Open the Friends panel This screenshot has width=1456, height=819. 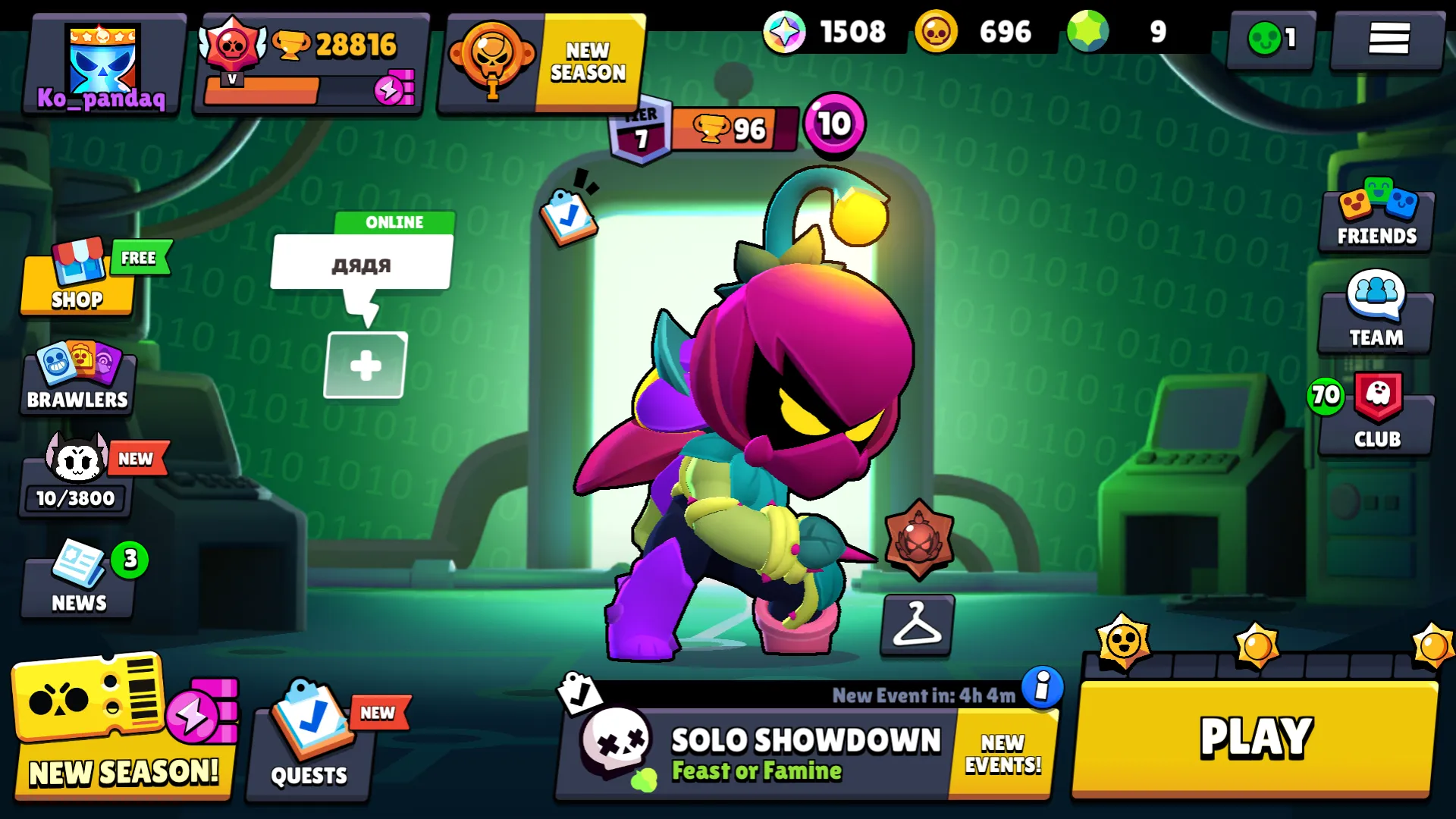tap(1375, 218)
